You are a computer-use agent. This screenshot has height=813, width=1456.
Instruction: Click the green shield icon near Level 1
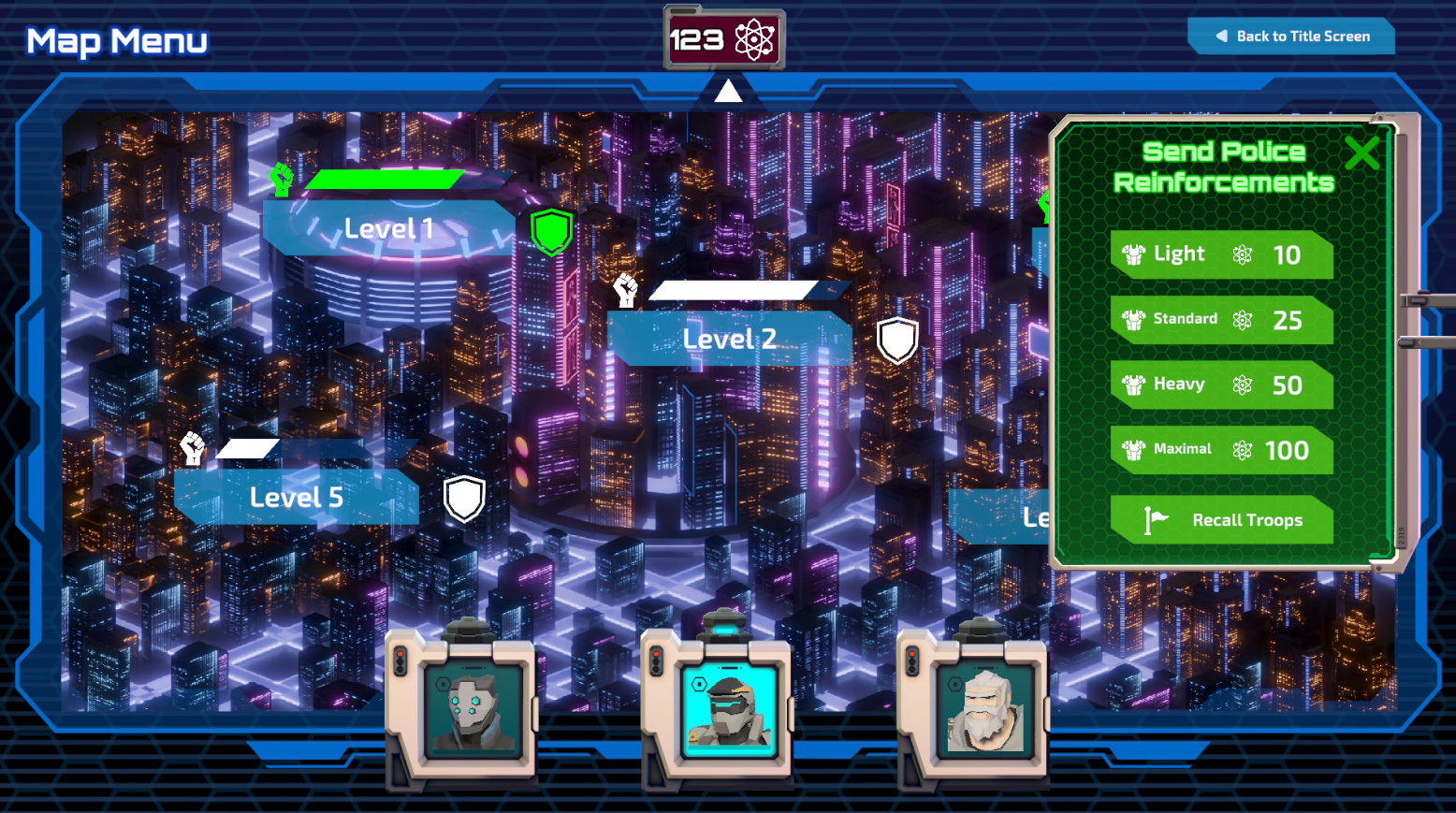click(551, 232)
